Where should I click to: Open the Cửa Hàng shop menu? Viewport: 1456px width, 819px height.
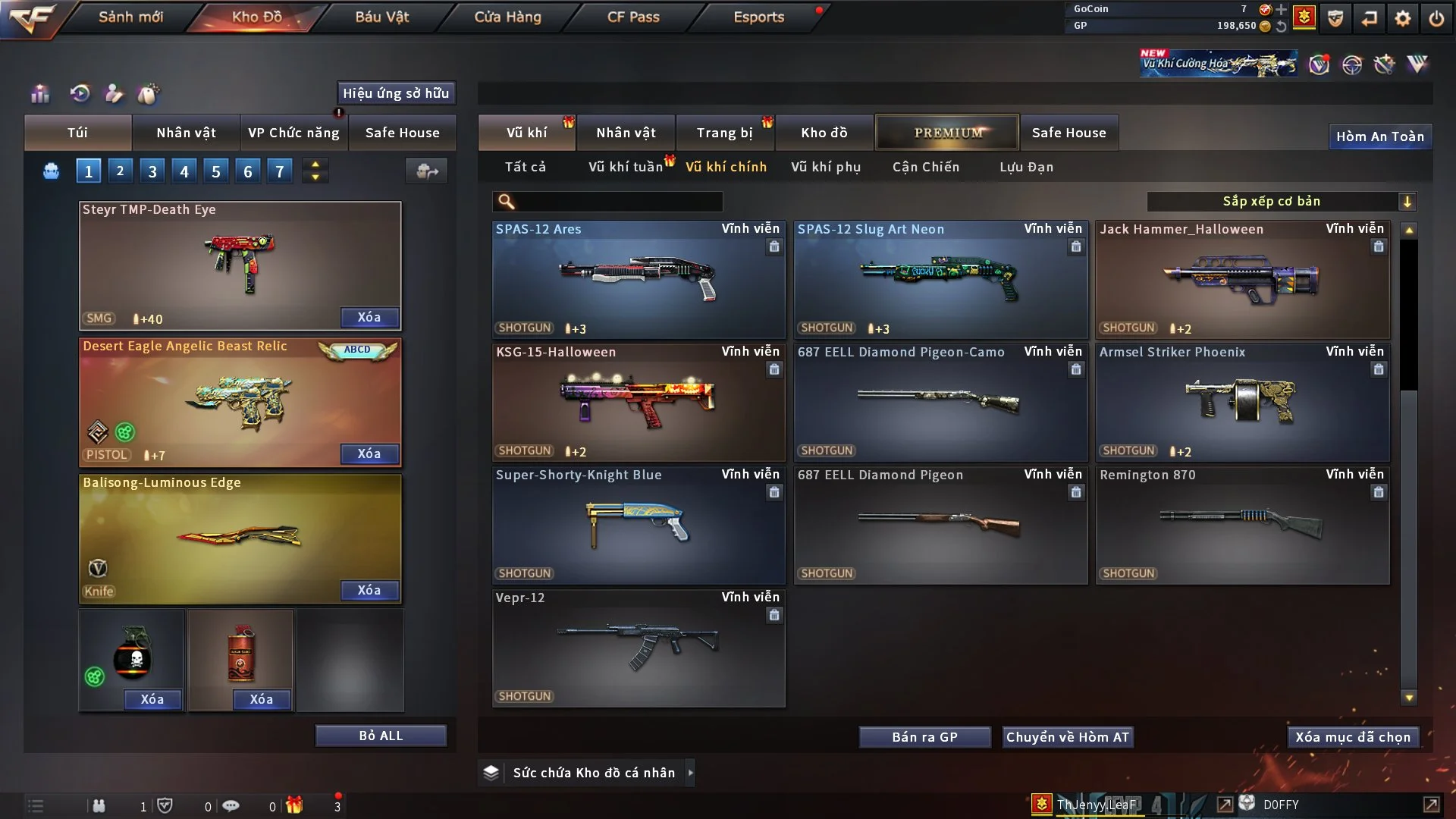coord(507,17)
